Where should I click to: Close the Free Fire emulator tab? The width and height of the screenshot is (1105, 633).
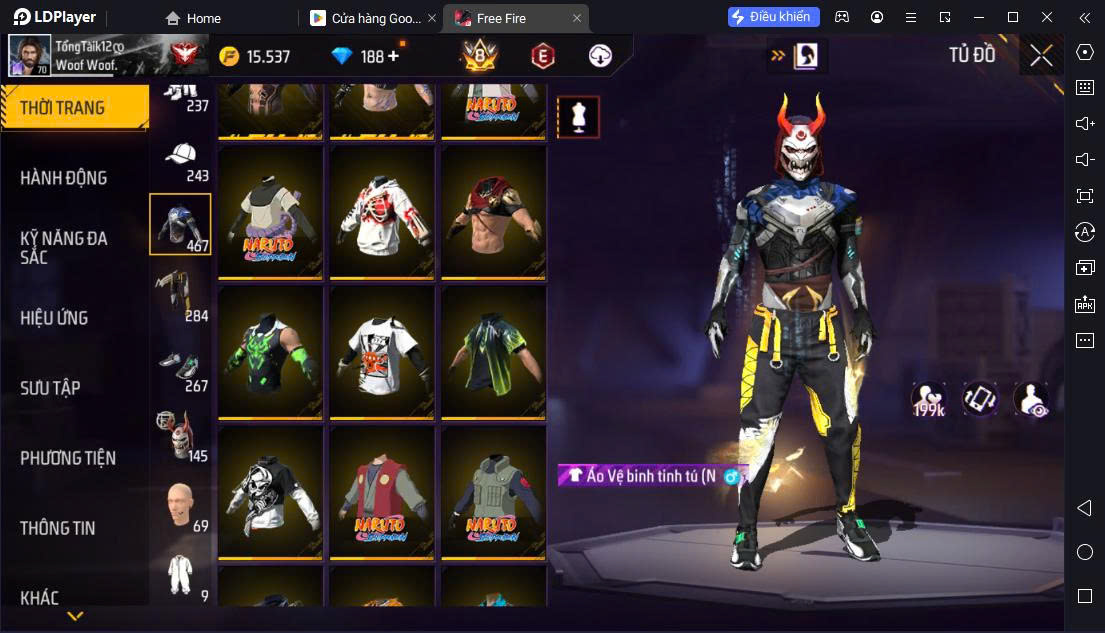click(x=577, y=18)
